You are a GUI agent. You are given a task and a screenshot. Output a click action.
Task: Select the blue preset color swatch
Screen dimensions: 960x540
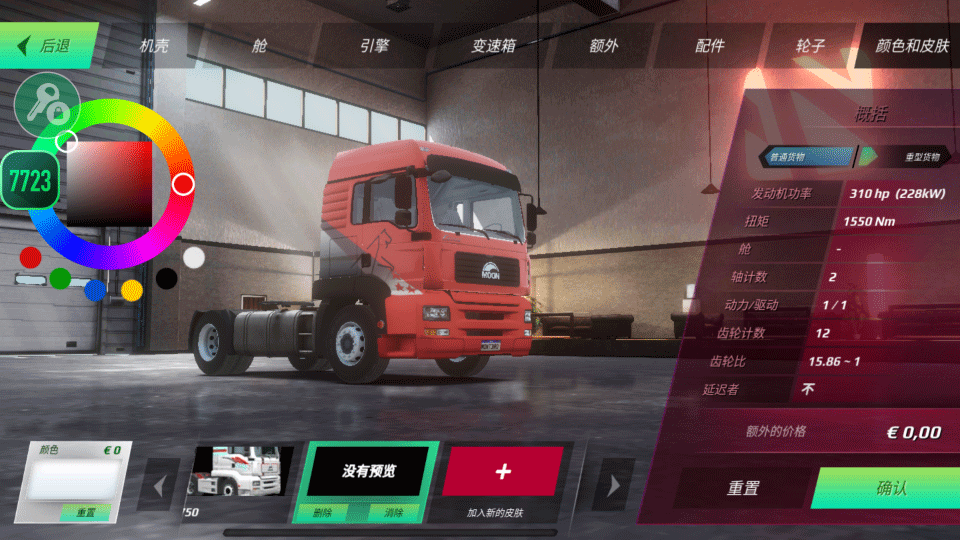[95, 290]
